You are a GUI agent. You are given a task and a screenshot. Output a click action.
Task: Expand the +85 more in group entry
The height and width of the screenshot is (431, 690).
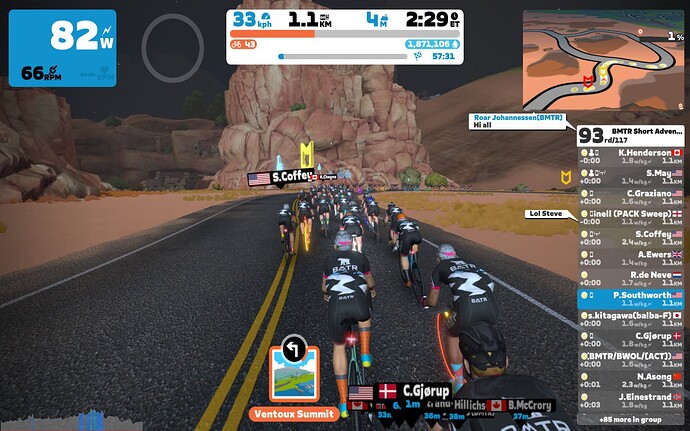click(x=630, y=418)
